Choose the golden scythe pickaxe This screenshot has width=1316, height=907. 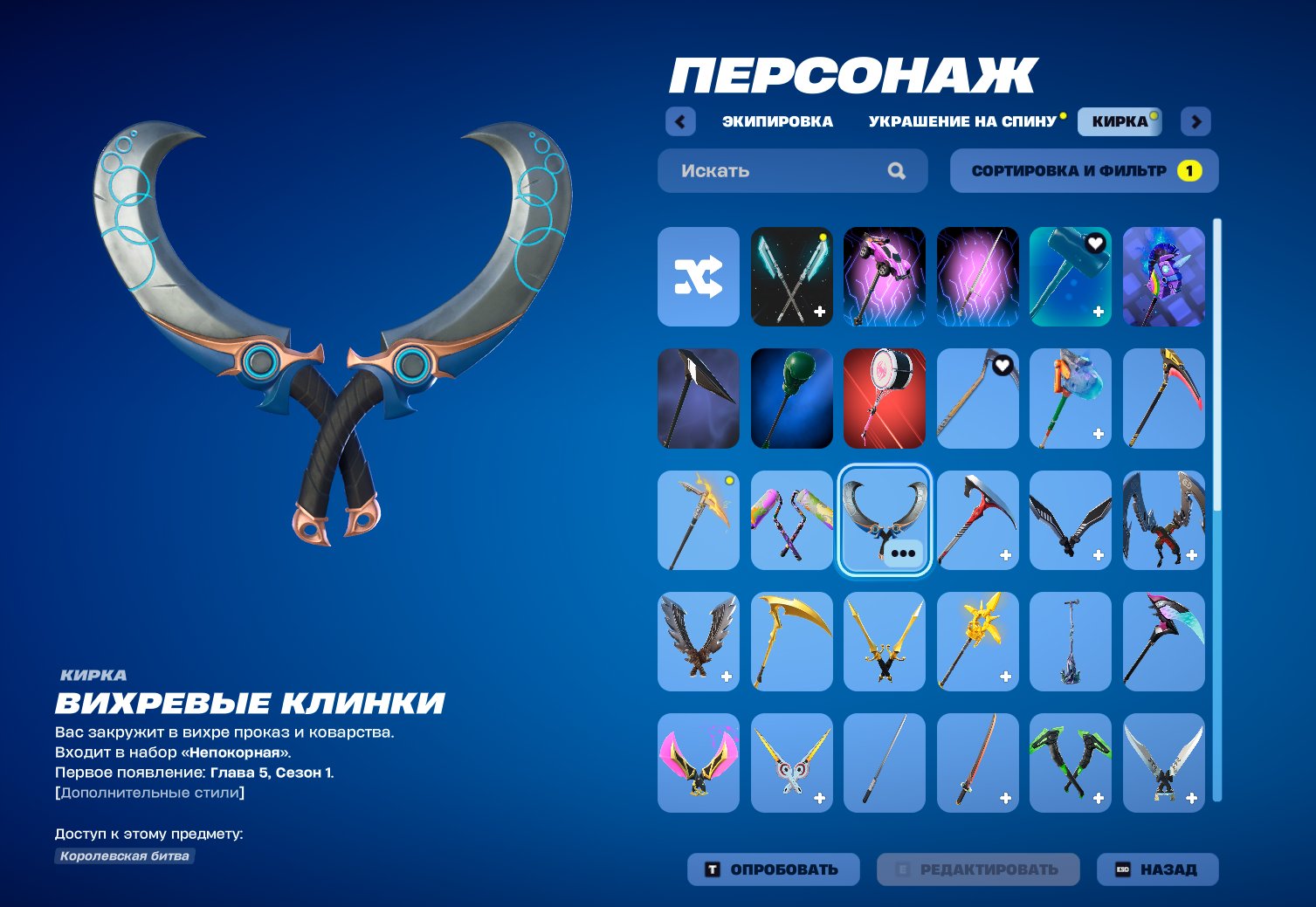(x=791, y=641)
